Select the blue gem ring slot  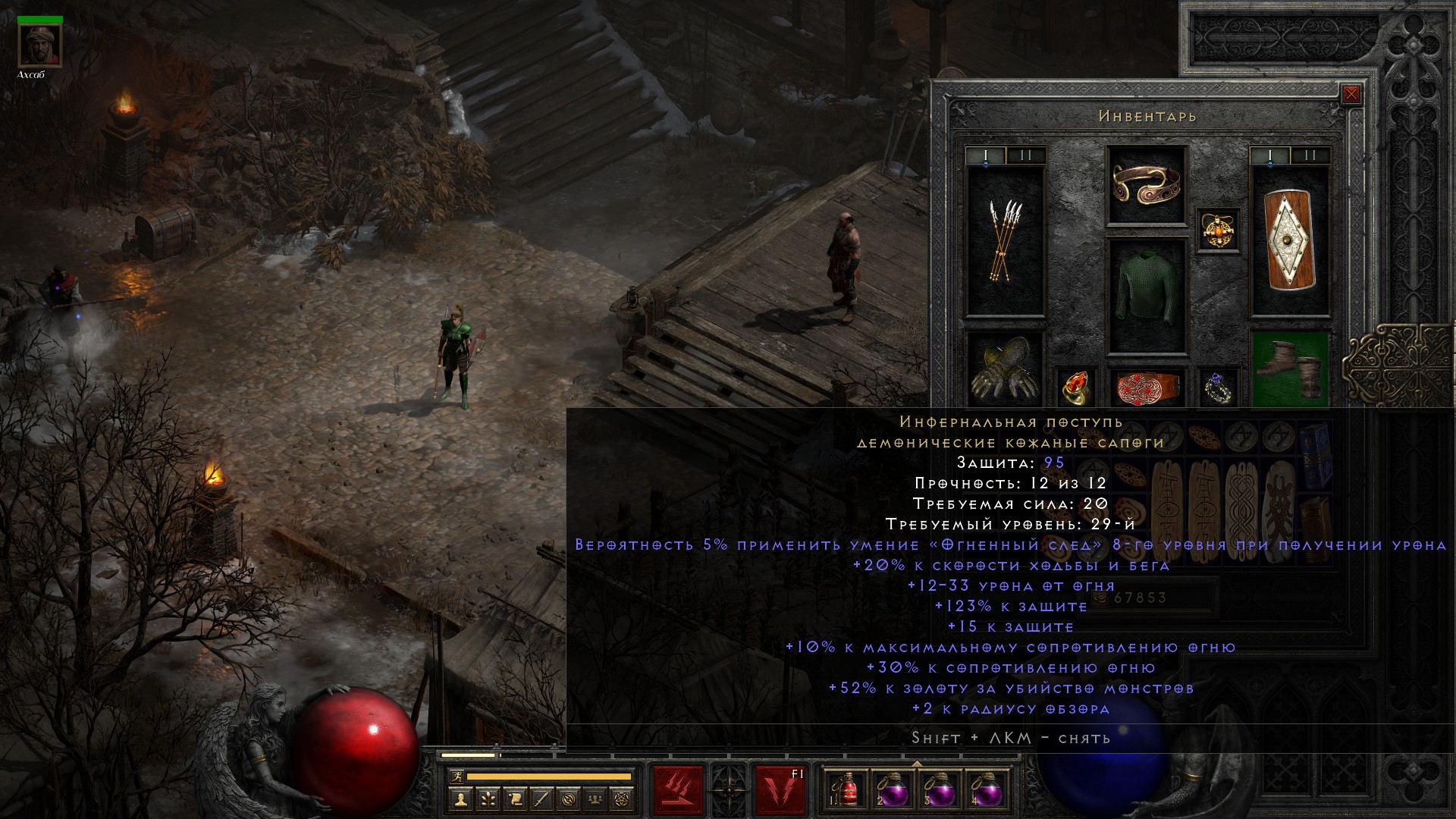[1218, 386]
